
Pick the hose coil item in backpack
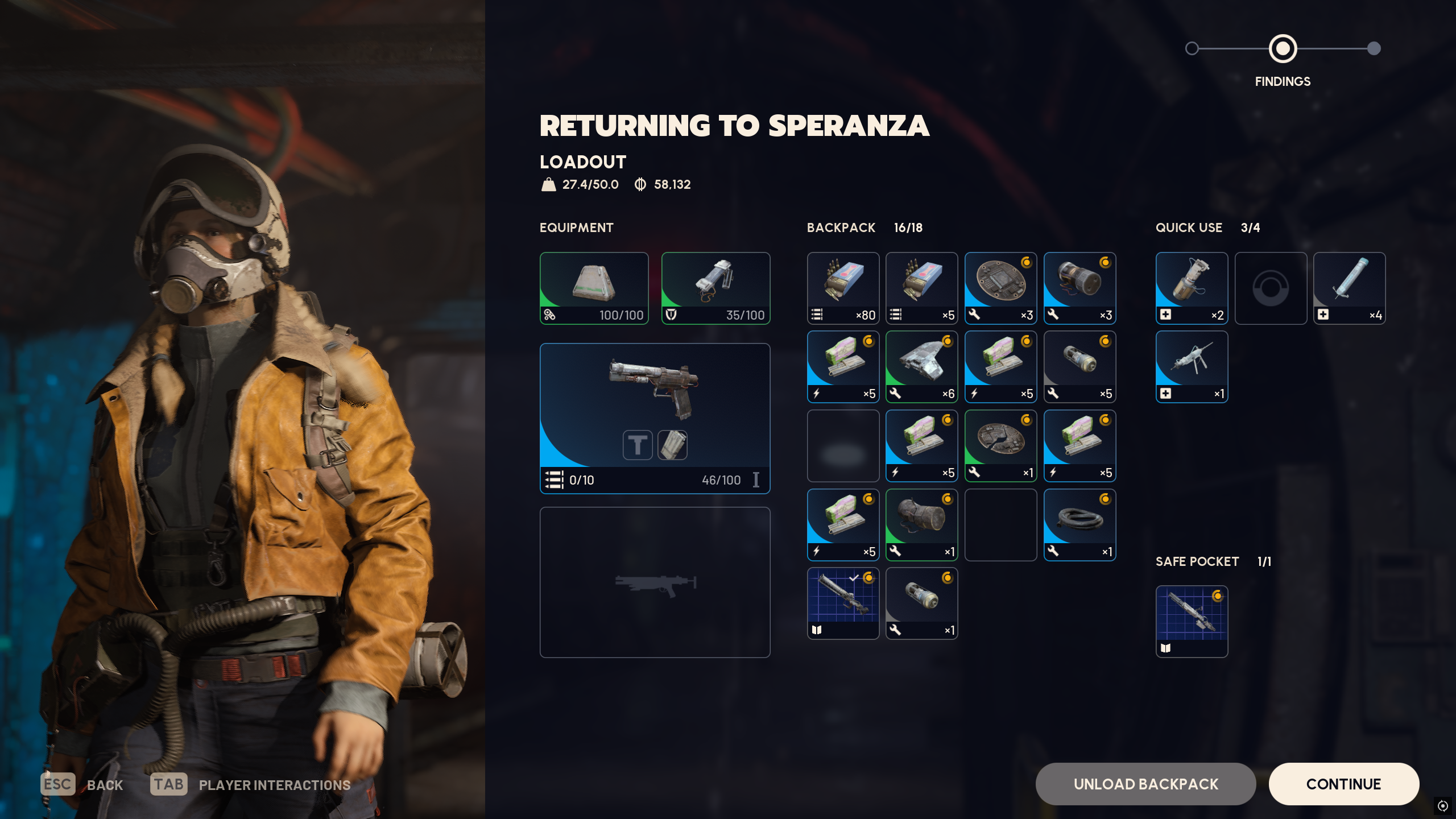(x=1079, y=525)
